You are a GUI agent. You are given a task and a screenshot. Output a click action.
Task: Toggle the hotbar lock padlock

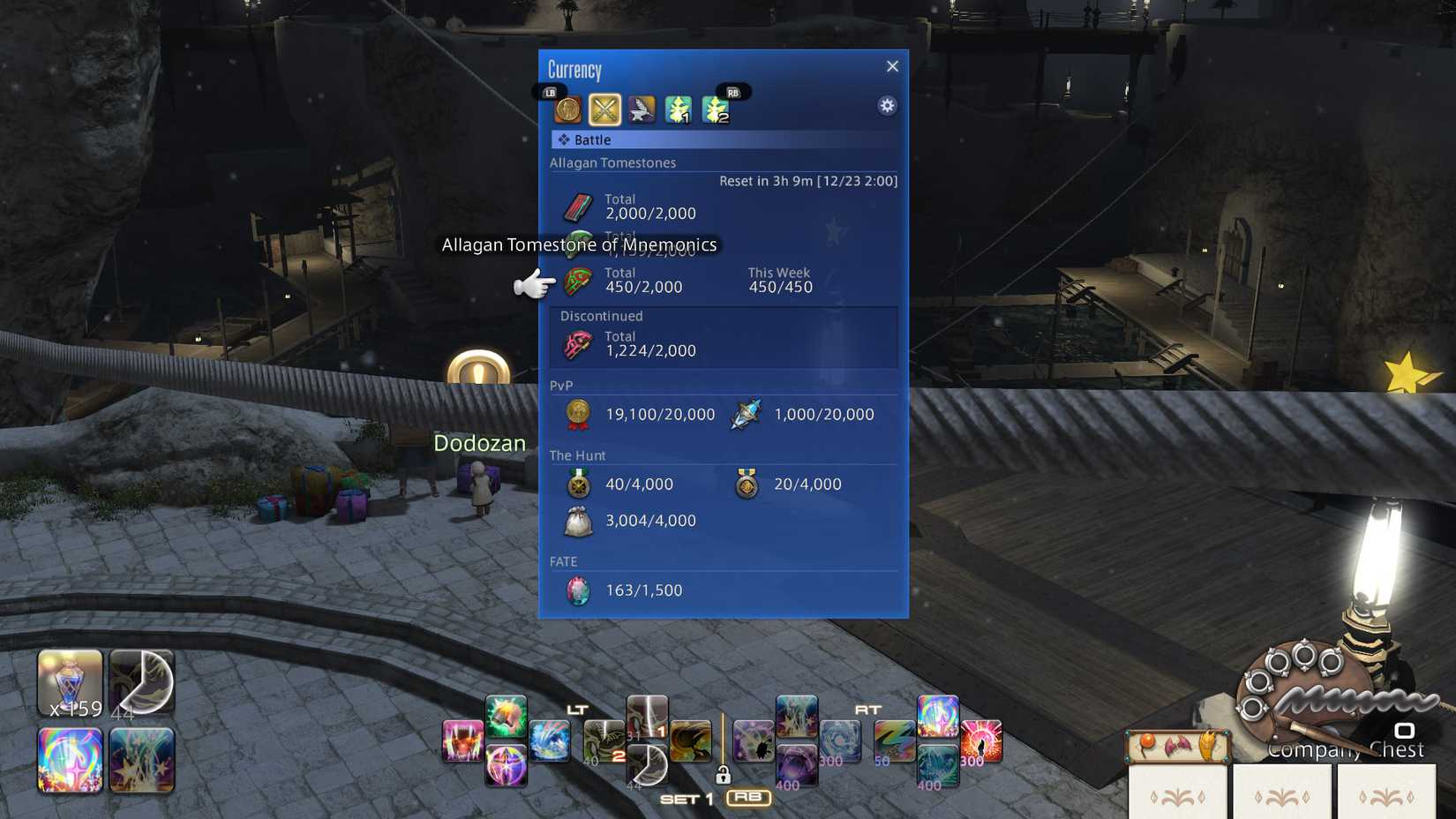[725, 773]
